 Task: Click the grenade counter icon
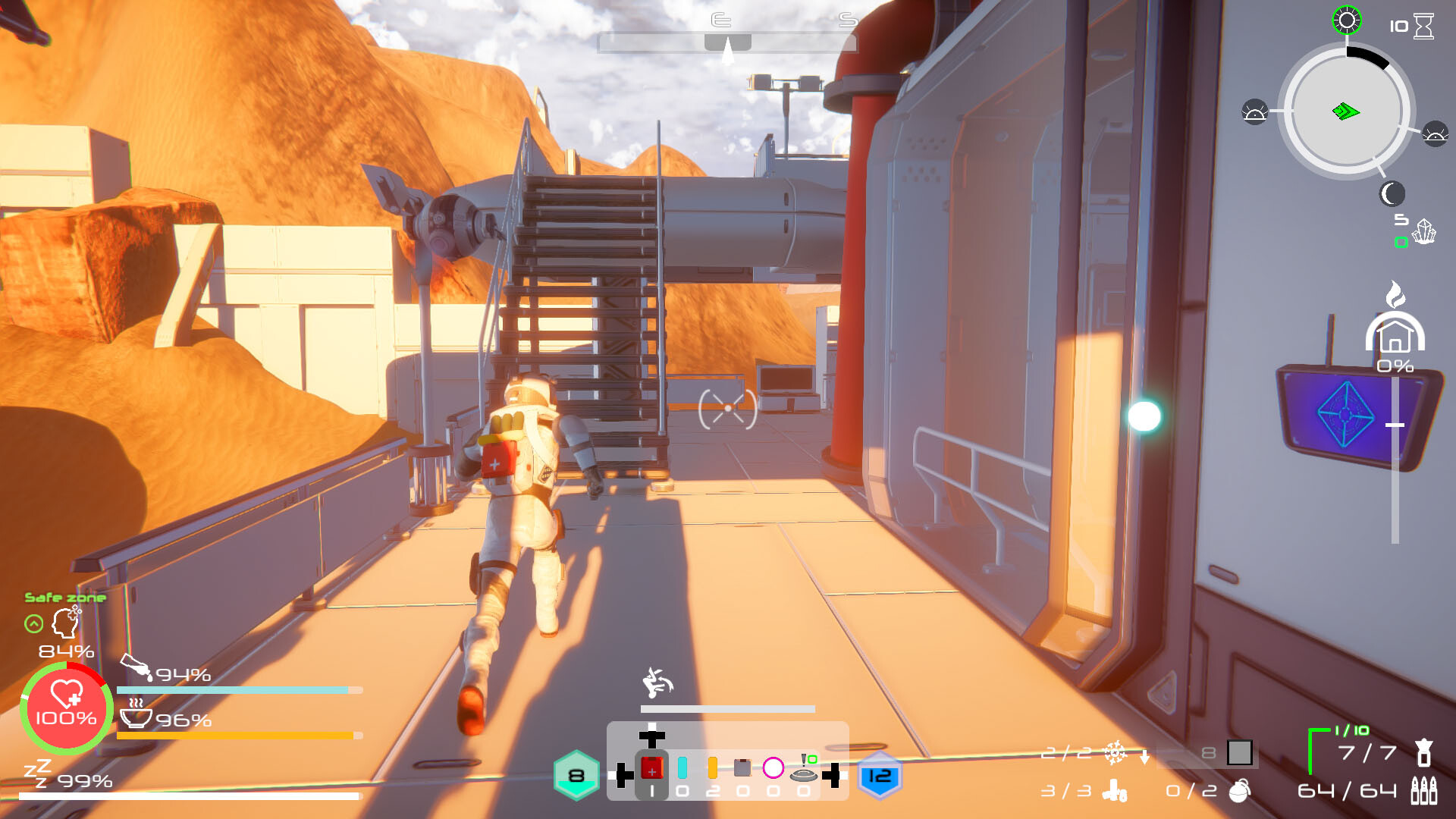coord(1240,793)
